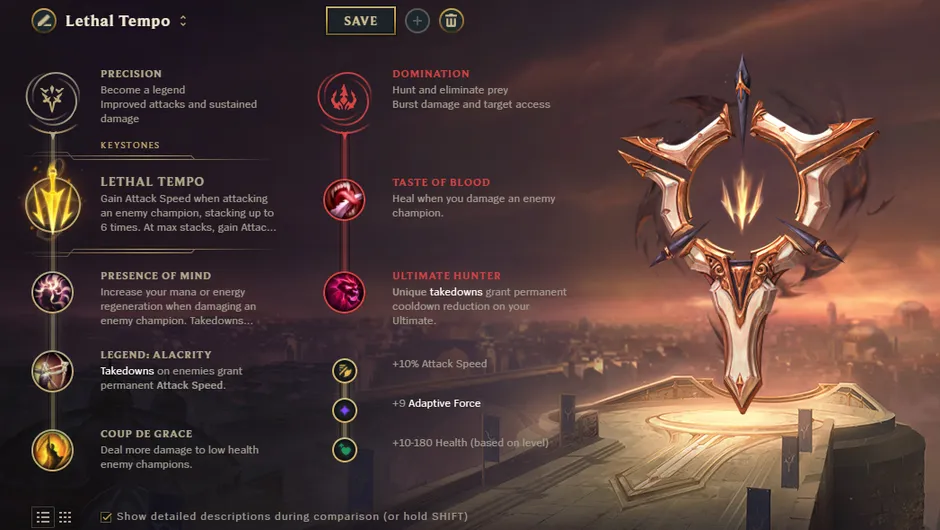This screenshot has width=940, height=530.
Task: Add a new rune page
Action: 417,21
